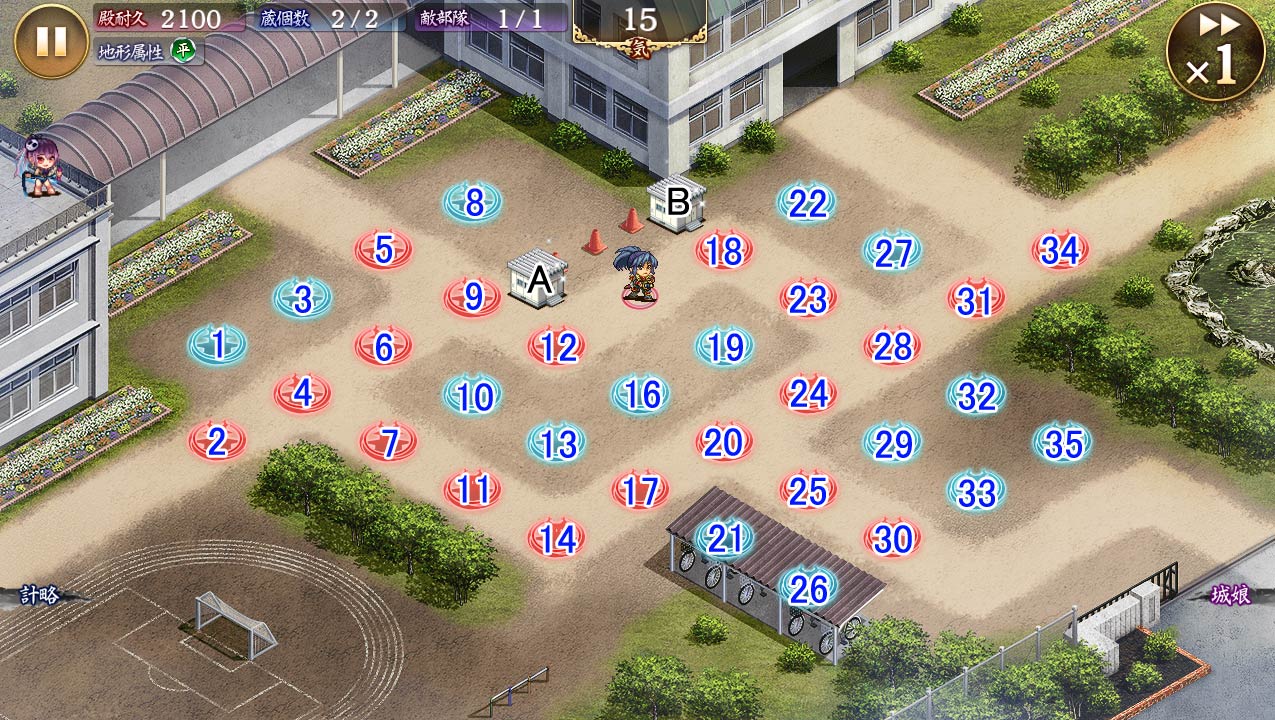Choose blue deployment tile 22
This screenshot has width=1275, height=720.
coord(806,203)
